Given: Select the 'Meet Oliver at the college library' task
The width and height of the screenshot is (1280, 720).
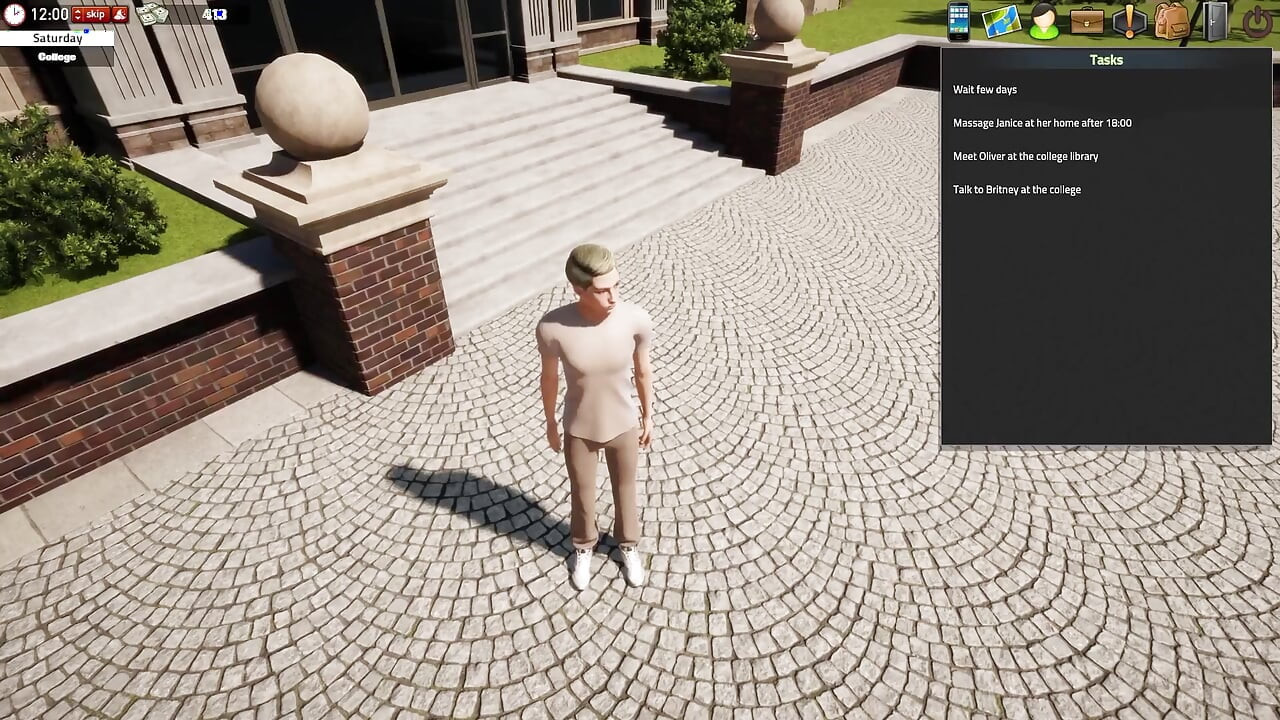Looking at the screenshot, I should point(1025,156).
